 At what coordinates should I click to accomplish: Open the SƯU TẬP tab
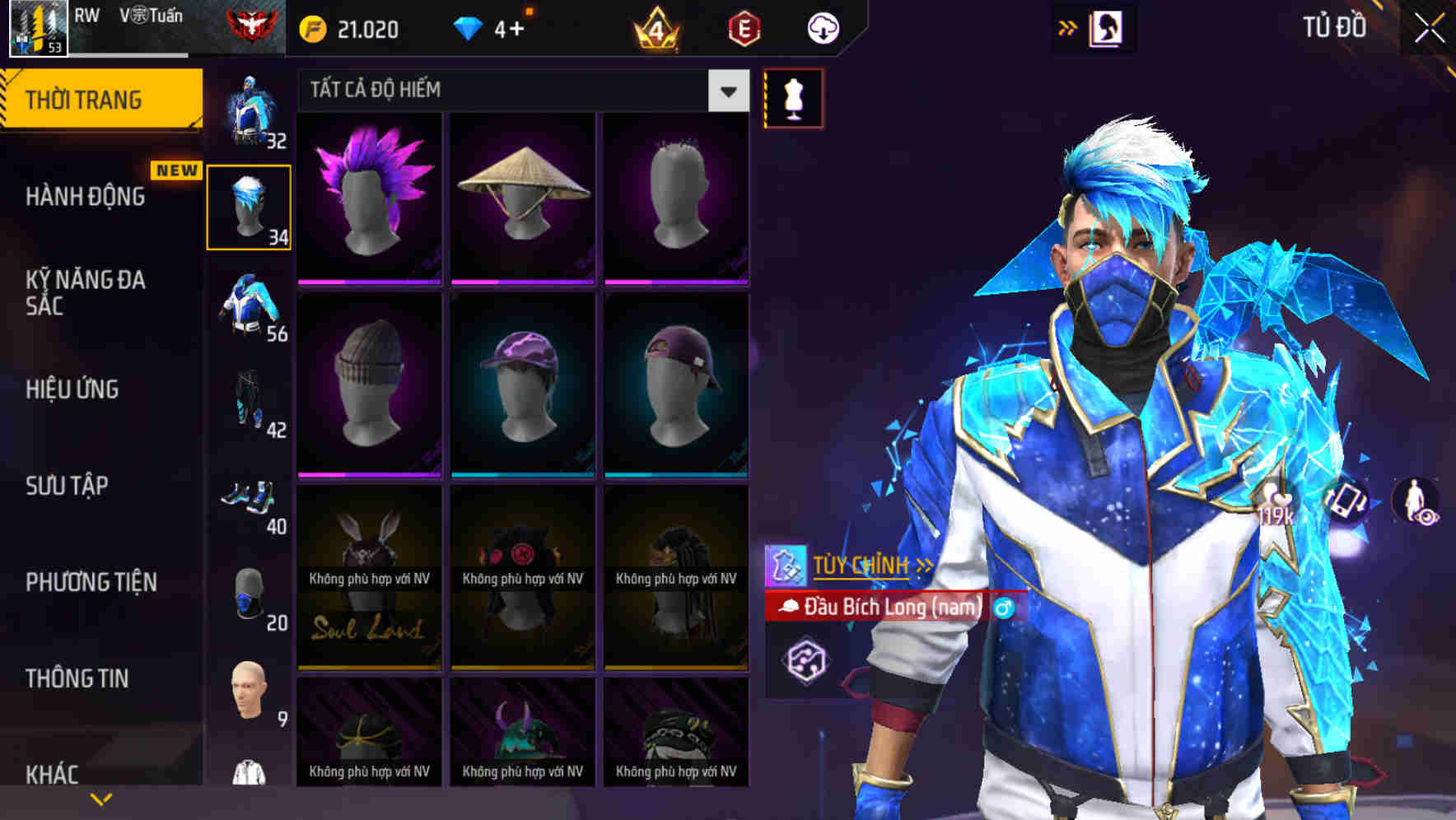(x=66, y=487)
